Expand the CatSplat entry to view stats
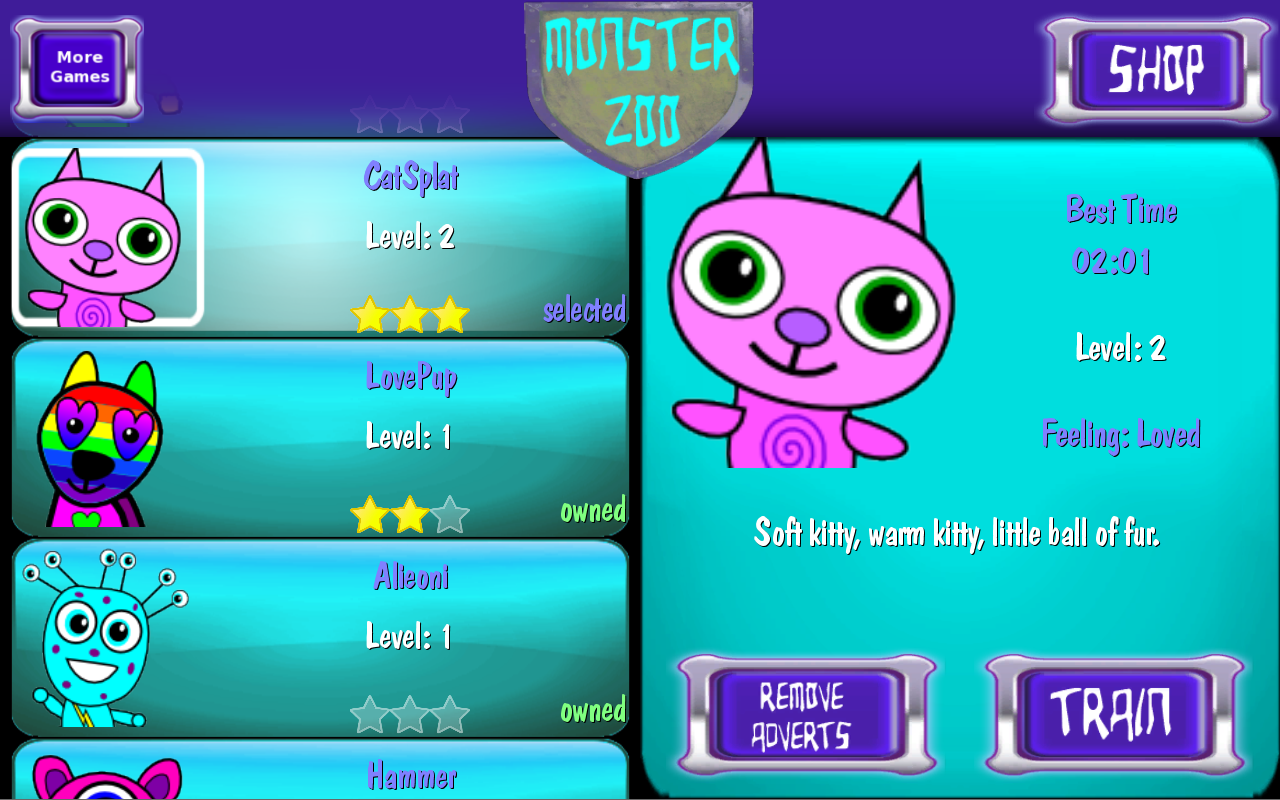The width and height of the screenshot is (1280, 800). click(x=320, y=238)
